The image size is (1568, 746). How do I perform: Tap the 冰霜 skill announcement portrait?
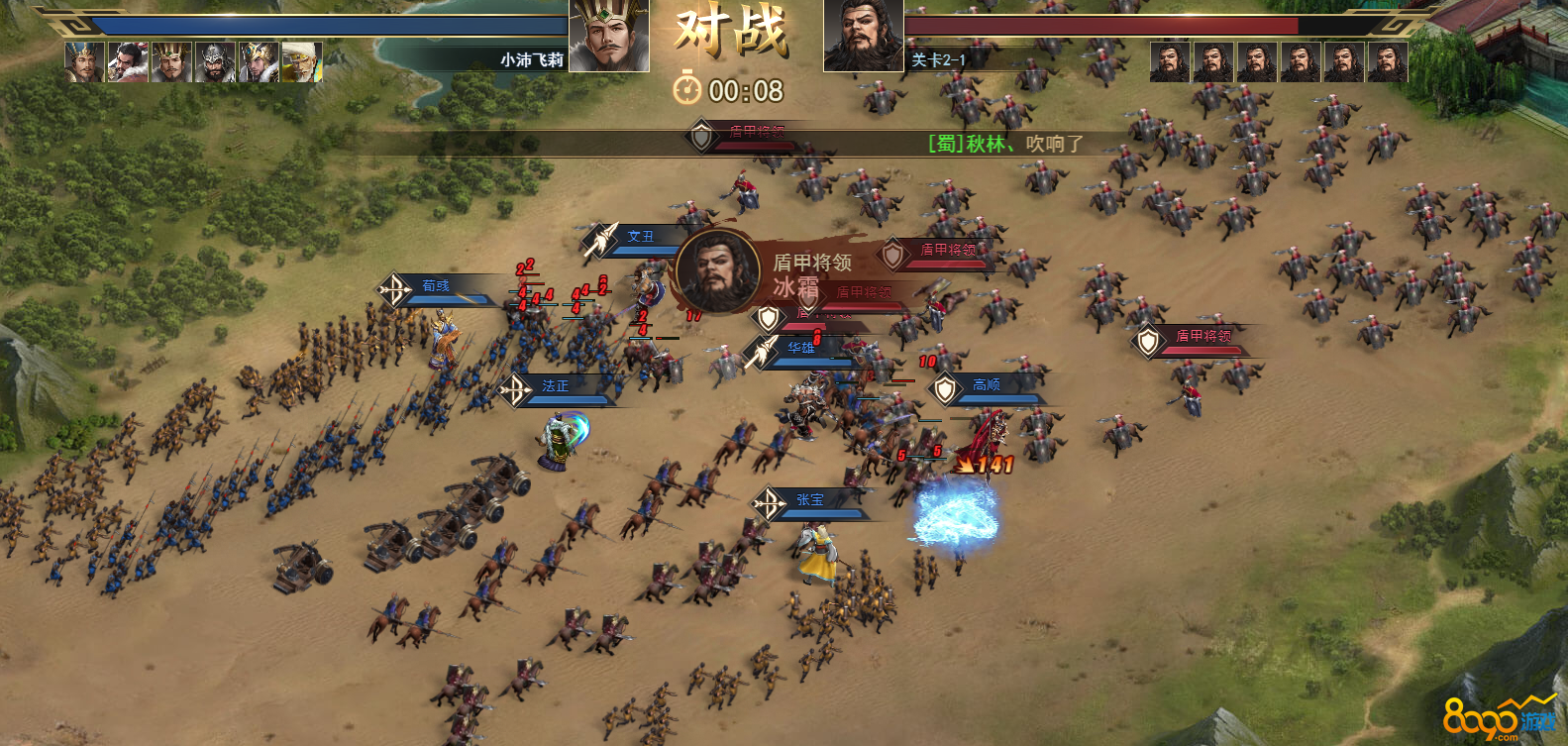tap(718, 271)
